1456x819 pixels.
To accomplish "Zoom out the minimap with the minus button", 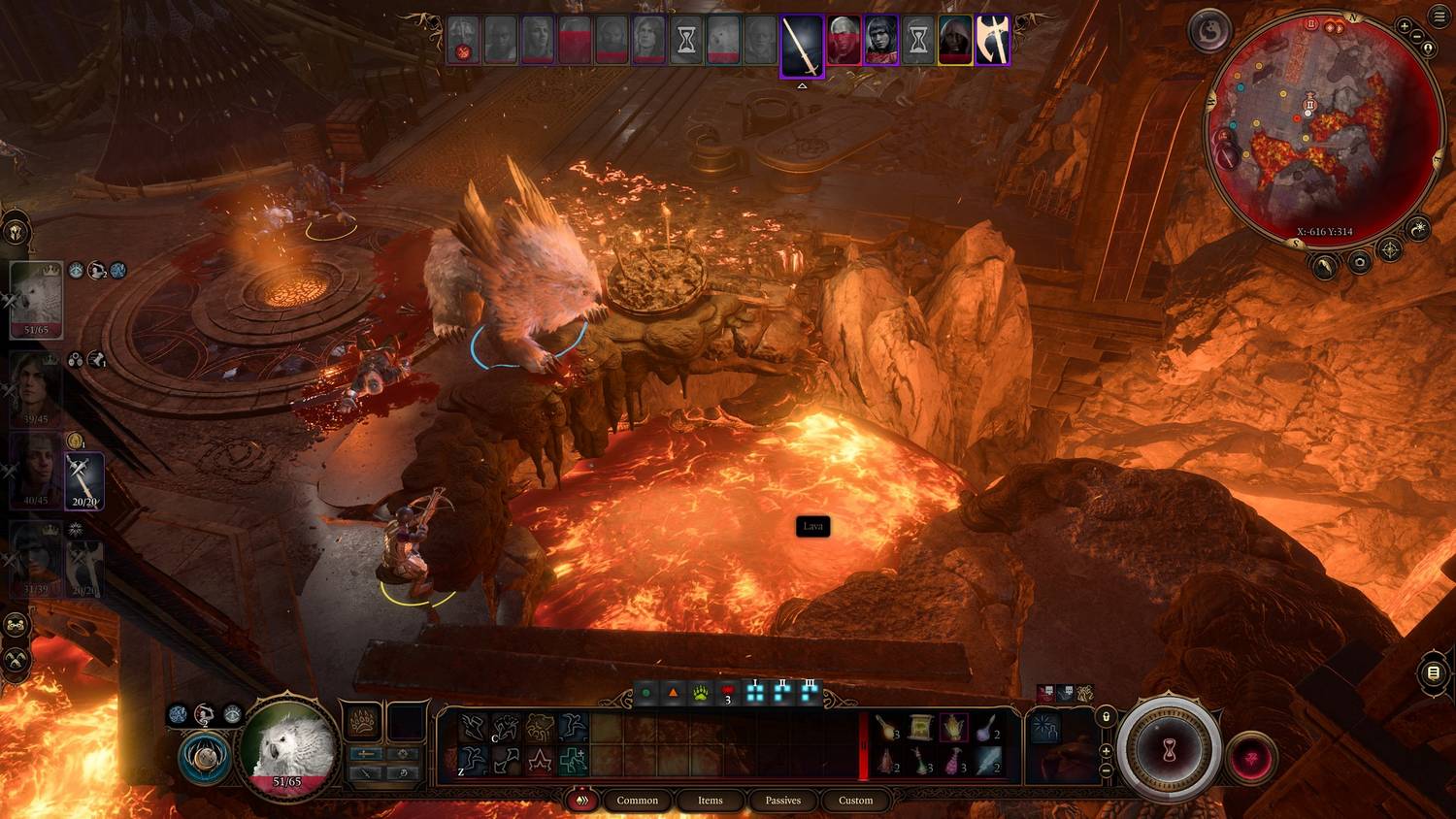I will click(1416, 37).
